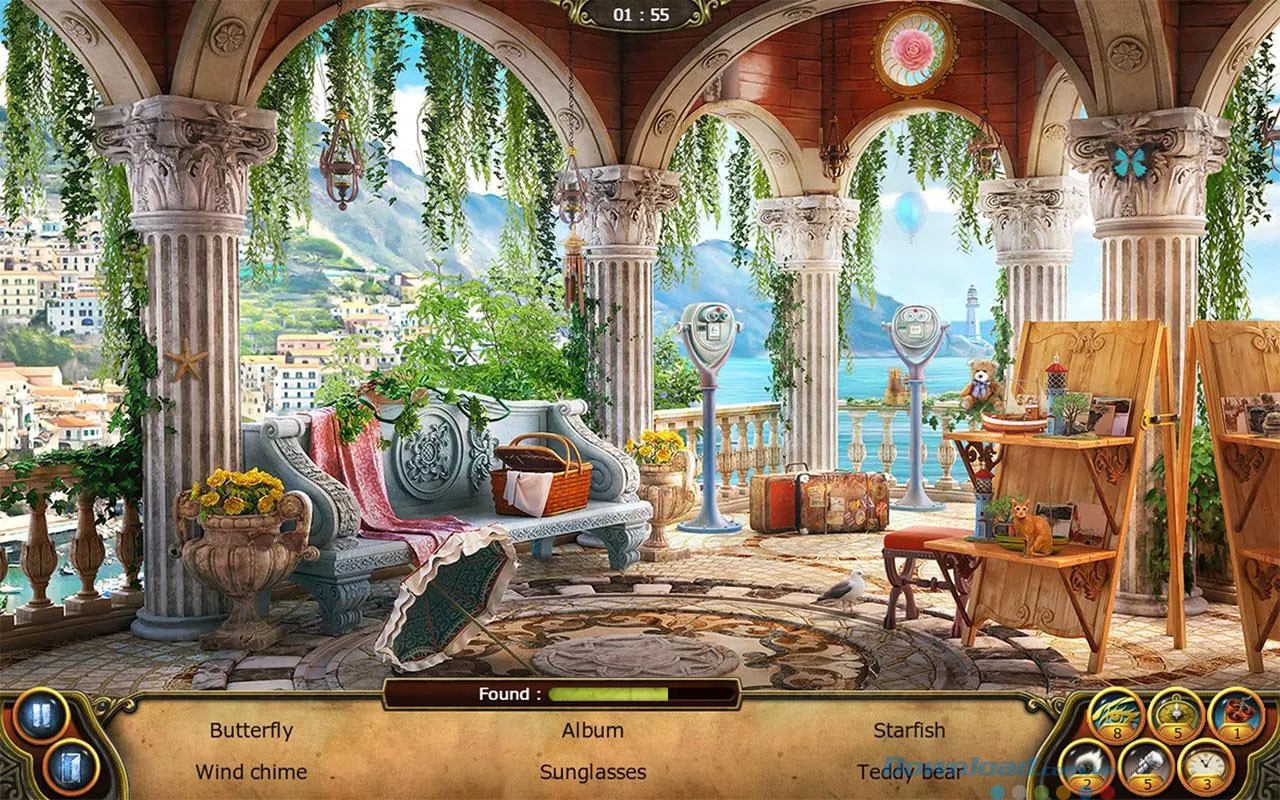This screenshot has height=800, width=1280.
Task: Select "Butterfly" in the word list
Action: pyautogui.click(x=253, y=730)
